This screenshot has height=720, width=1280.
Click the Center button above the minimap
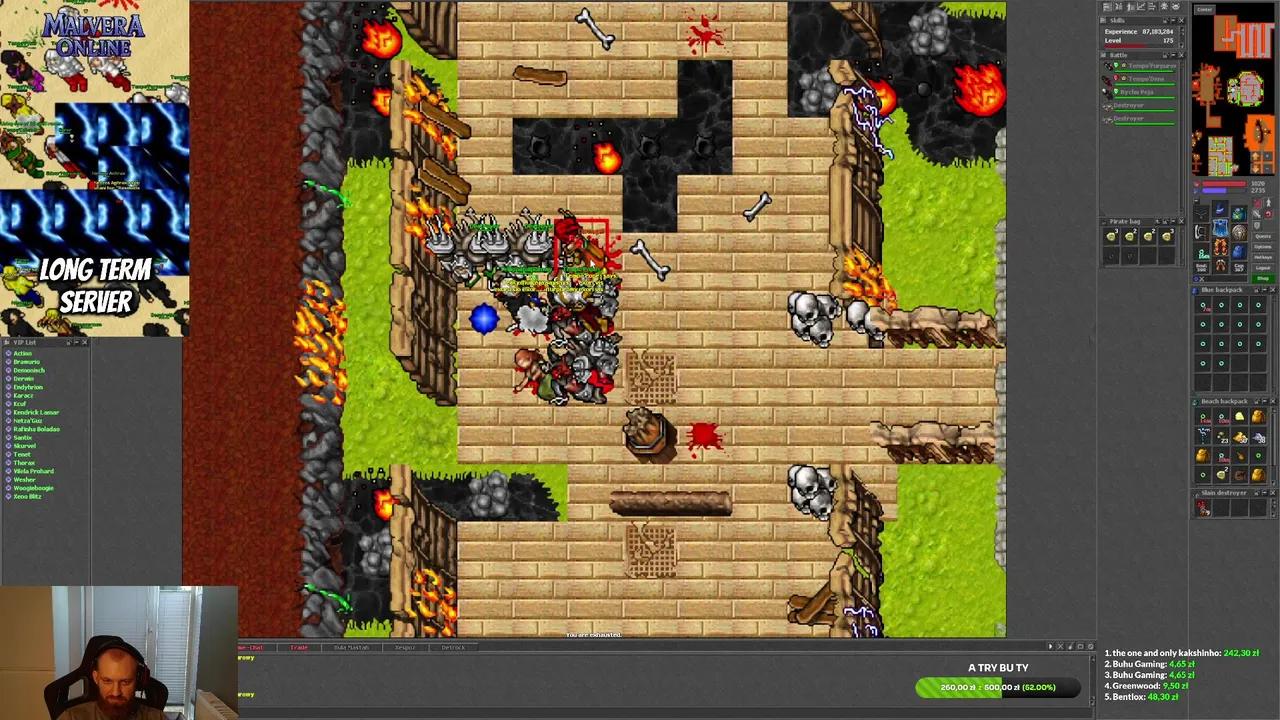(1205, 10)
